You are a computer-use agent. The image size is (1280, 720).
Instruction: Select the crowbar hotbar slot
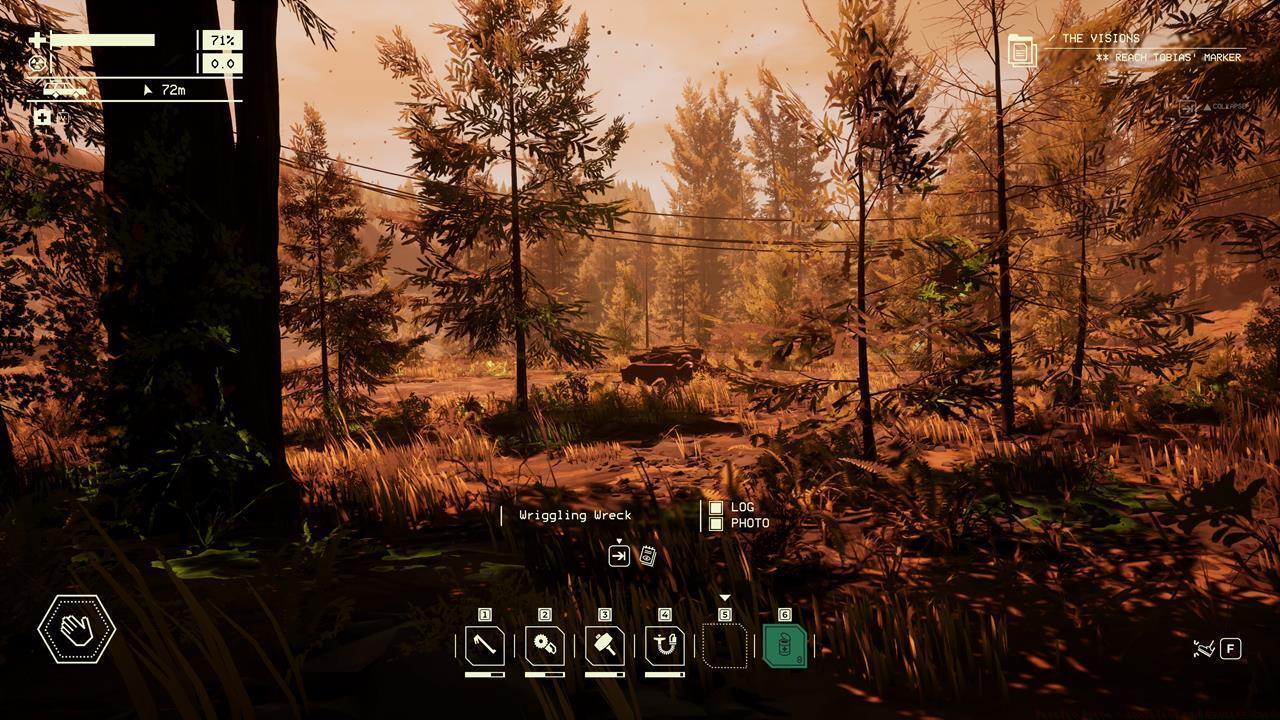[x=485, y=646]
